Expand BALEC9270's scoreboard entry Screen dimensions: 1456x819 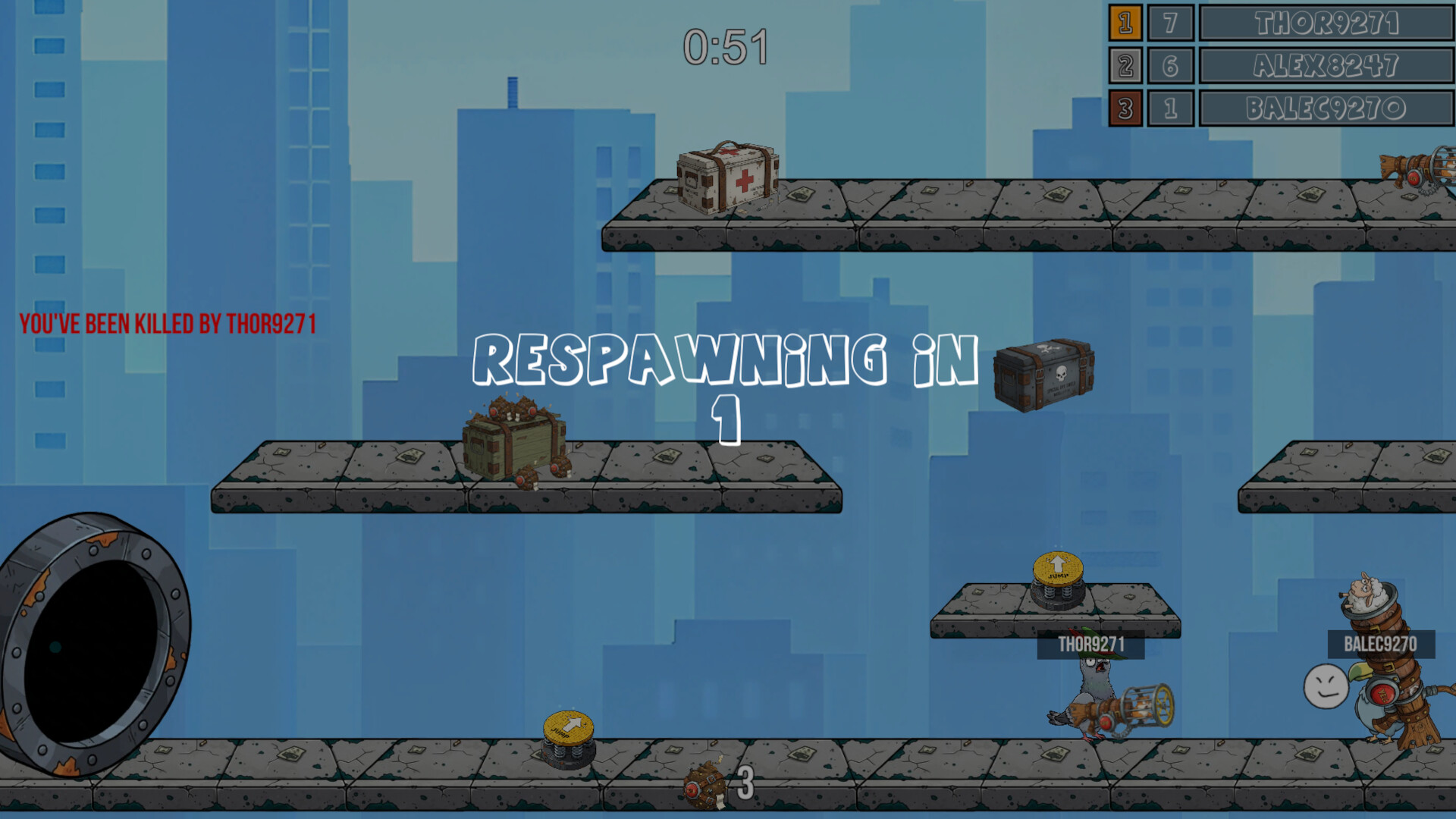pos(1327,108)
